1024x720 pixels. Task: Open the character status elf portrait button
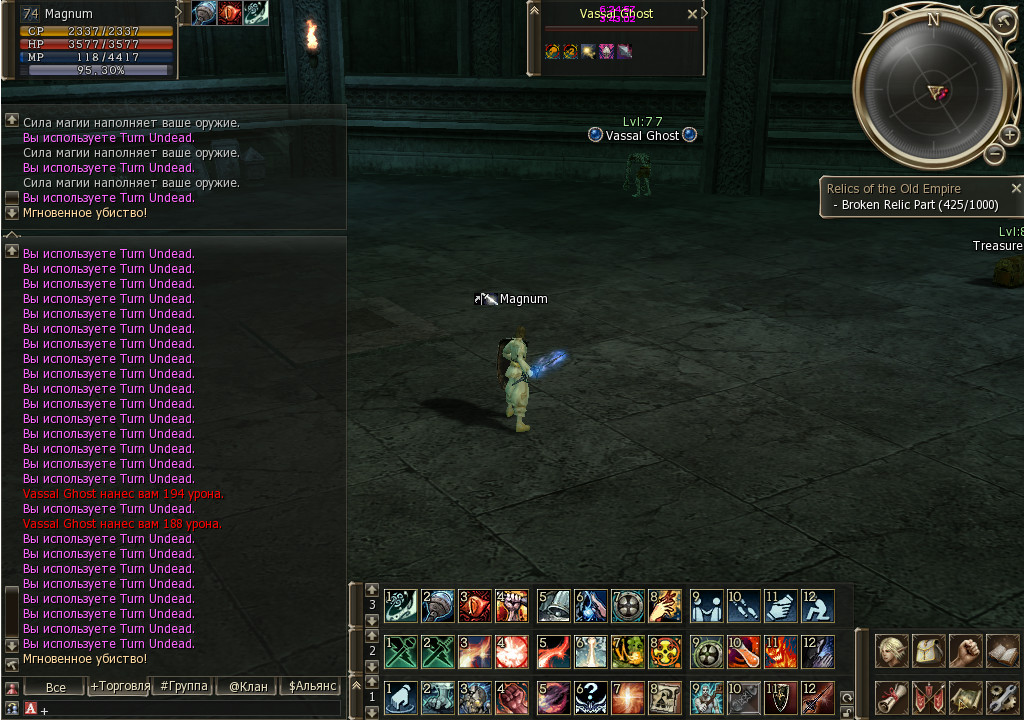point(893,651)
